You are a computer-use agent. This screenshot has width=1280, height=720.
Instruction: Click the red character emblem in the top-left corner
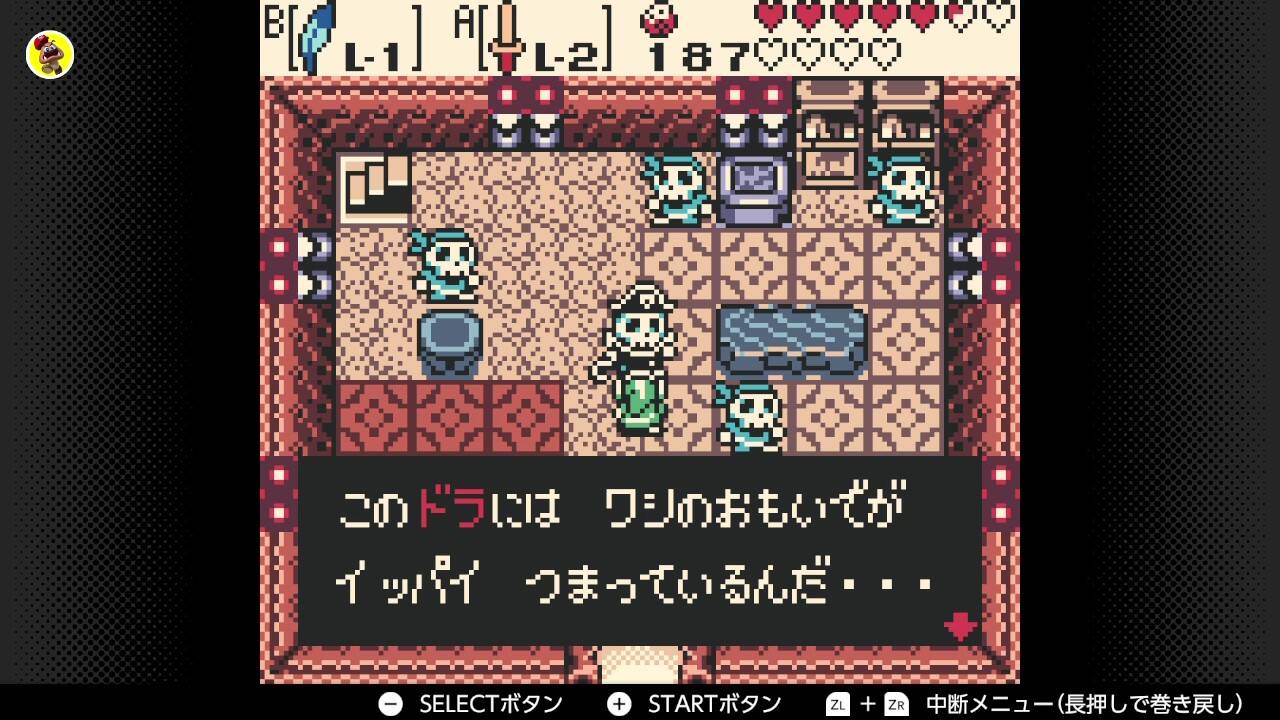pyautogui.click(x=48, y=55)
